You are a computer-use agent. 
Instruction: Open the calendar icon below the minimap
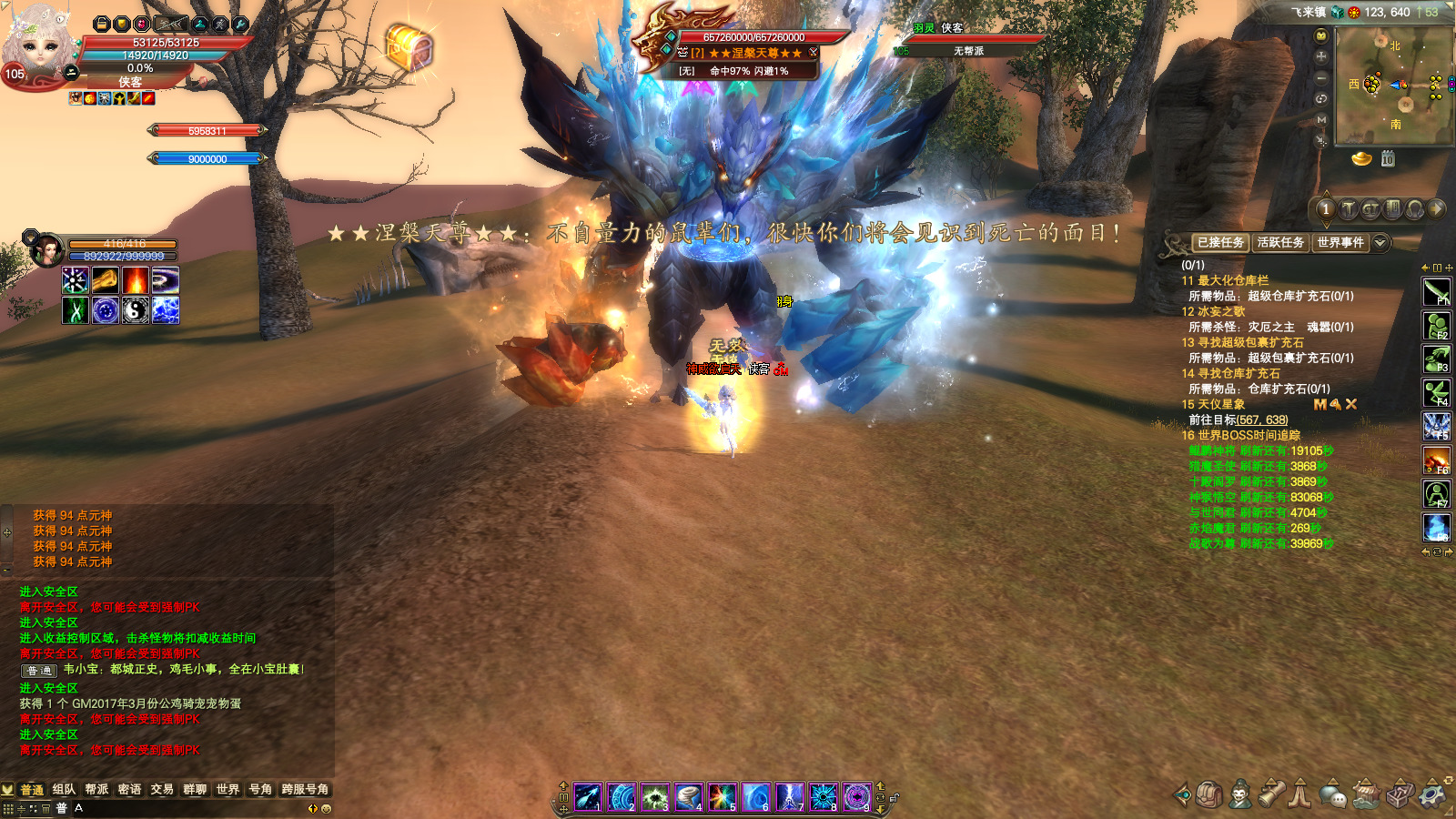(x=1388, y=159)
